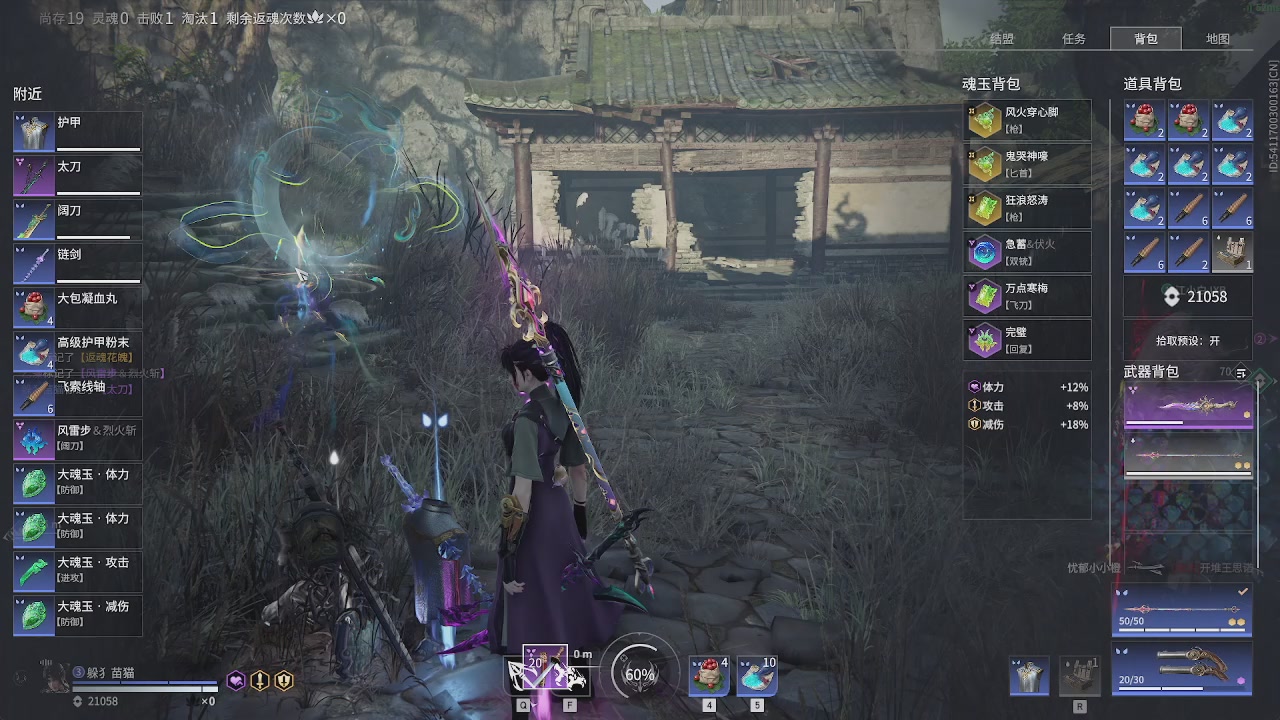
Task: Click the 万点寒梅 soul jade
Action: [x=1027, y=296]
